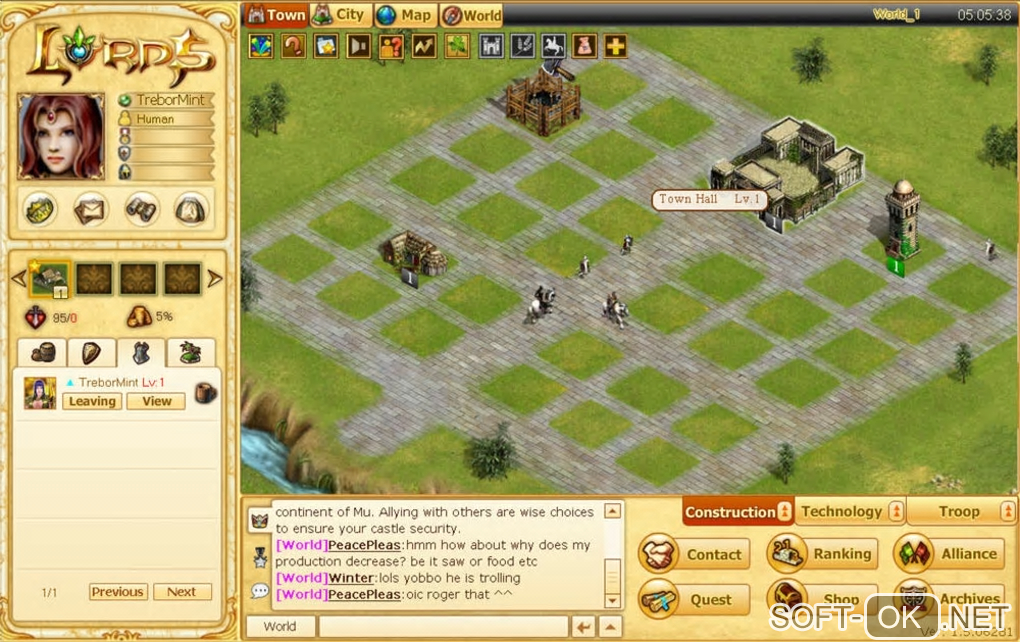Screen dimensions: 1020x642
Task: Show the Ranking board
Action: pyautogui.click(x=822, y=554)
